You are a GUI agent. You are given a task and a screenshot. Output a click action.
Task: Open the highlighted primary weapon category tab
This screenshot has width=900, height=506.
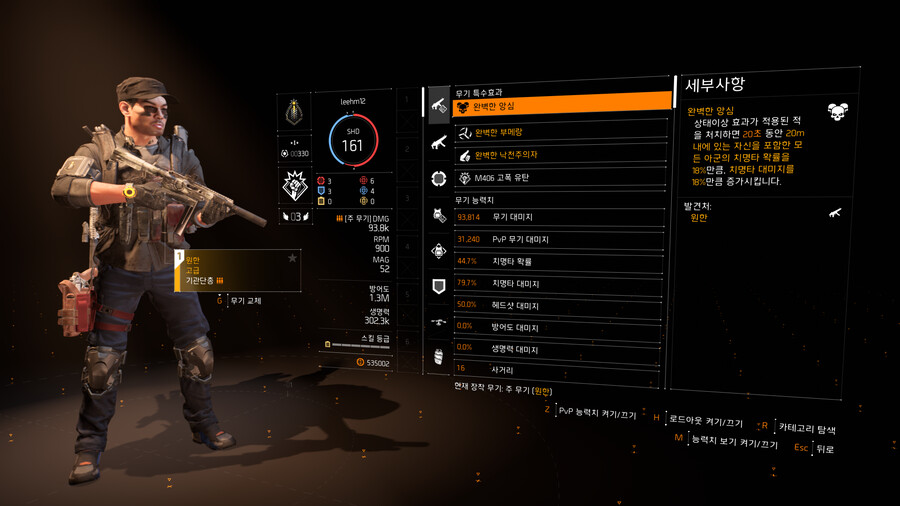pos(439,104)
